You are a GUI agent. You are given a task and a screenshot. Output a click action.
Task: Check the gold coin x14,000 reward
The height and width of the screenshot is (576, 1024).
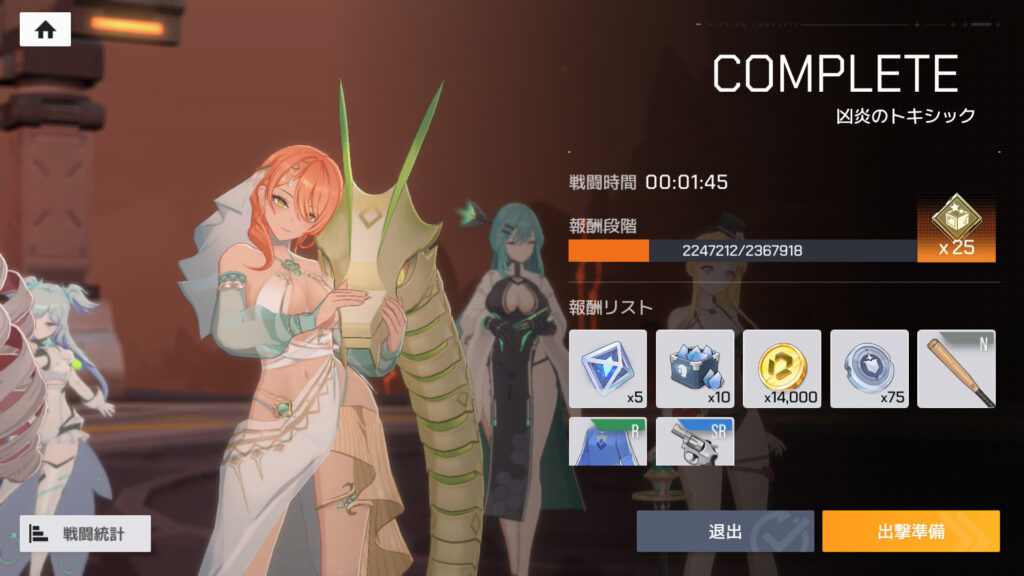tap(782, 369)
